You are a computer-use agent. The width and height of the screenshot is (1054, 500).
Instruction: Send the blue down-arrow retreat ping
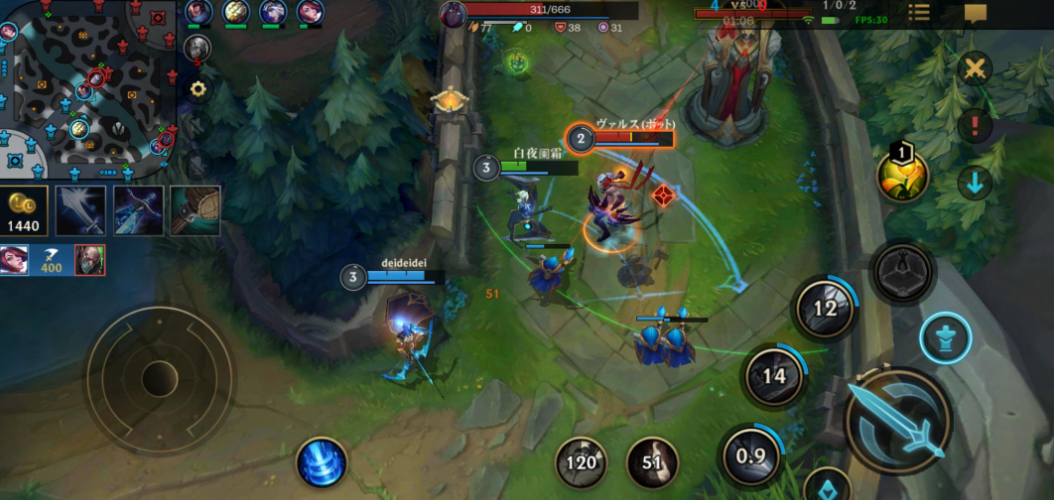[974, 182]
